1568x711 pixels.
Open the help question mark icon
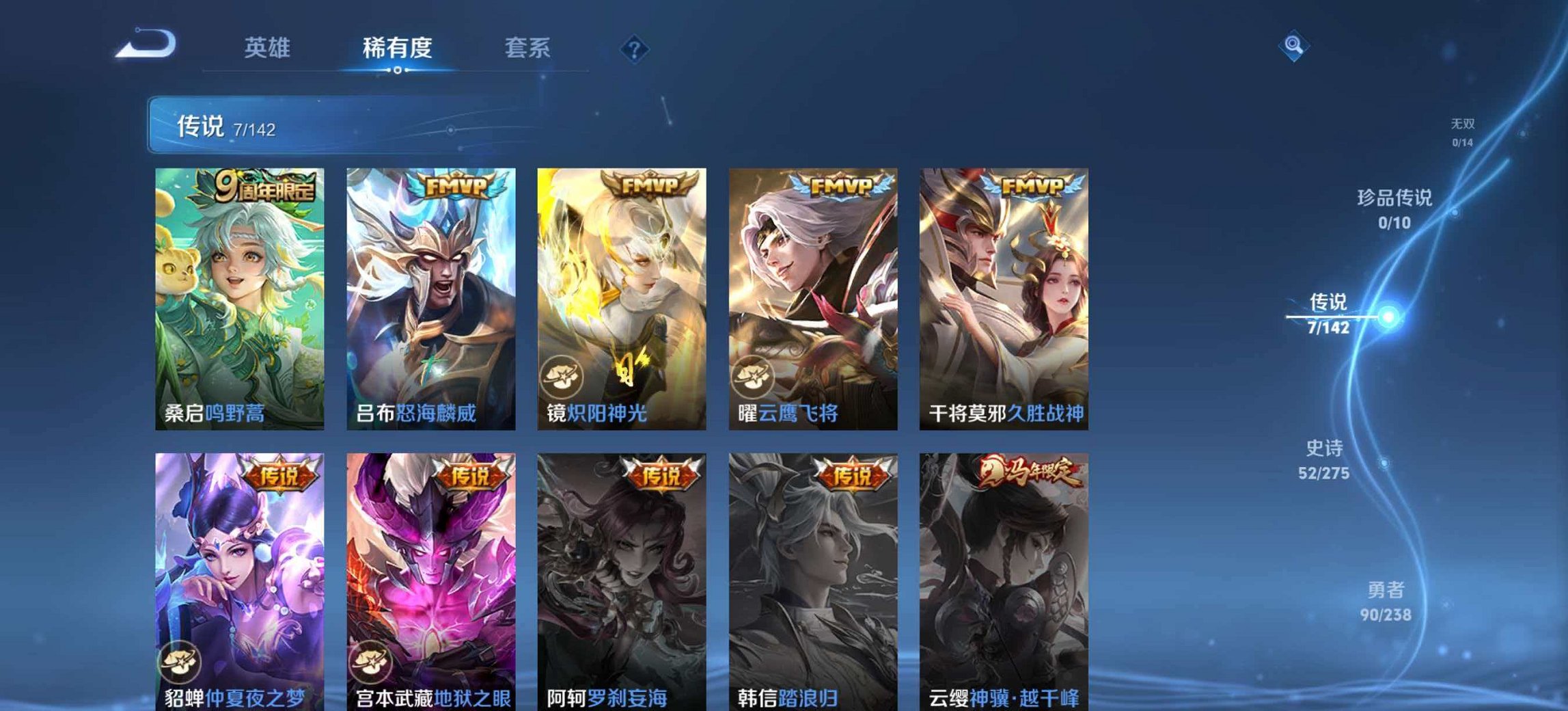coord(633,49)
